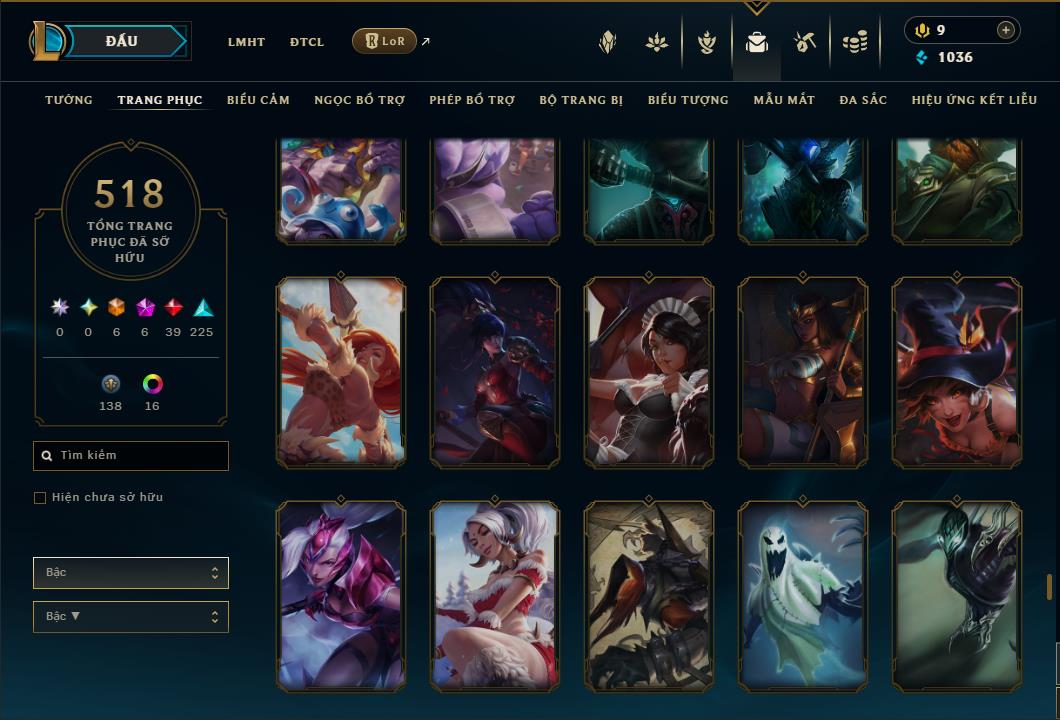Select the maid outfit skin card

click(x=649, y=372)
